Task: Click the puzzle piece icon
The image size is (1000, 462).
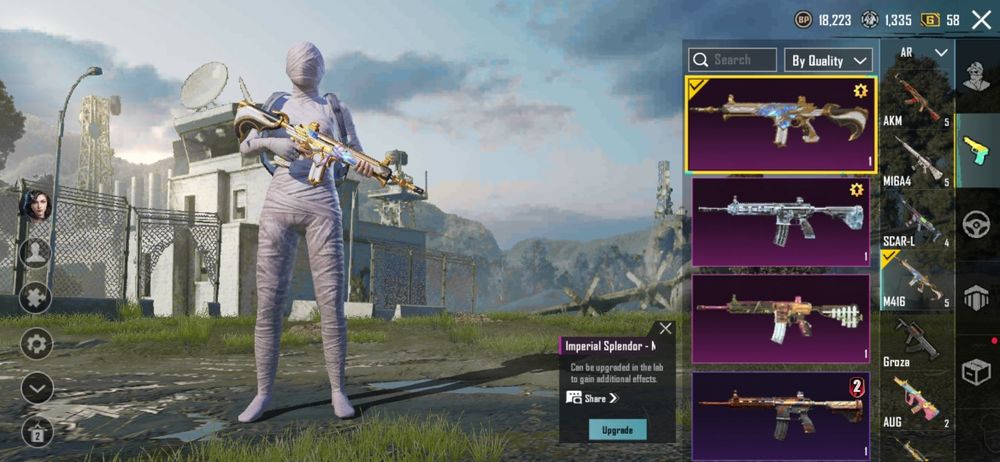Action: (x=37, y=298)
